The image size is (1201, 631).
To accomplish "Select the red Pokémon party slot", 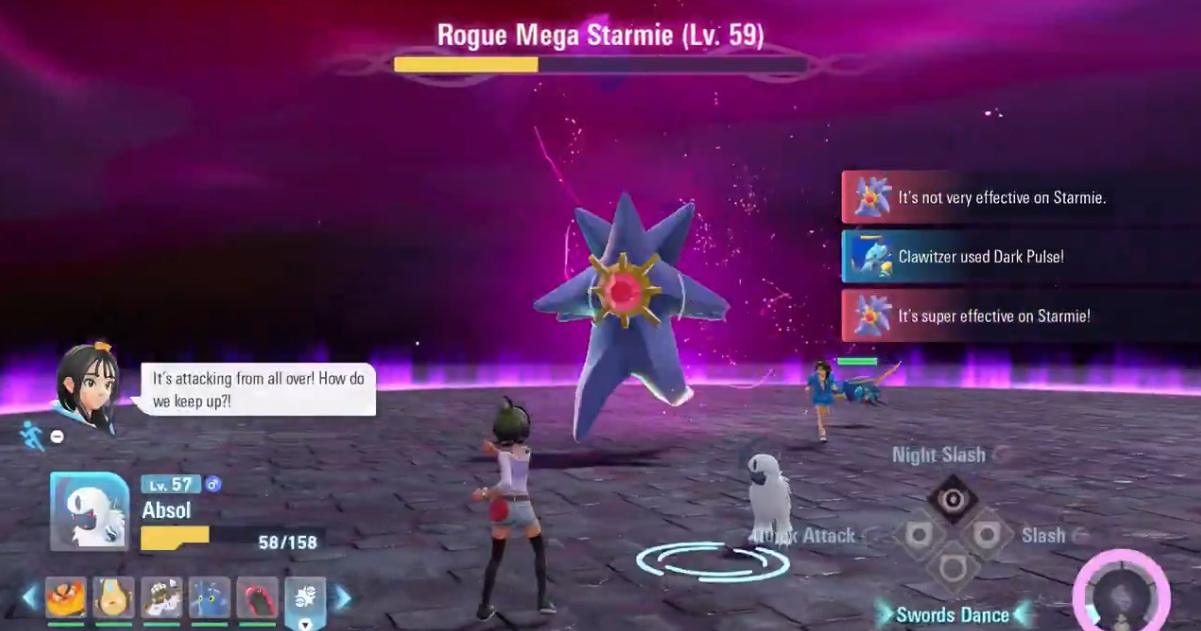I will click(258, 597).
